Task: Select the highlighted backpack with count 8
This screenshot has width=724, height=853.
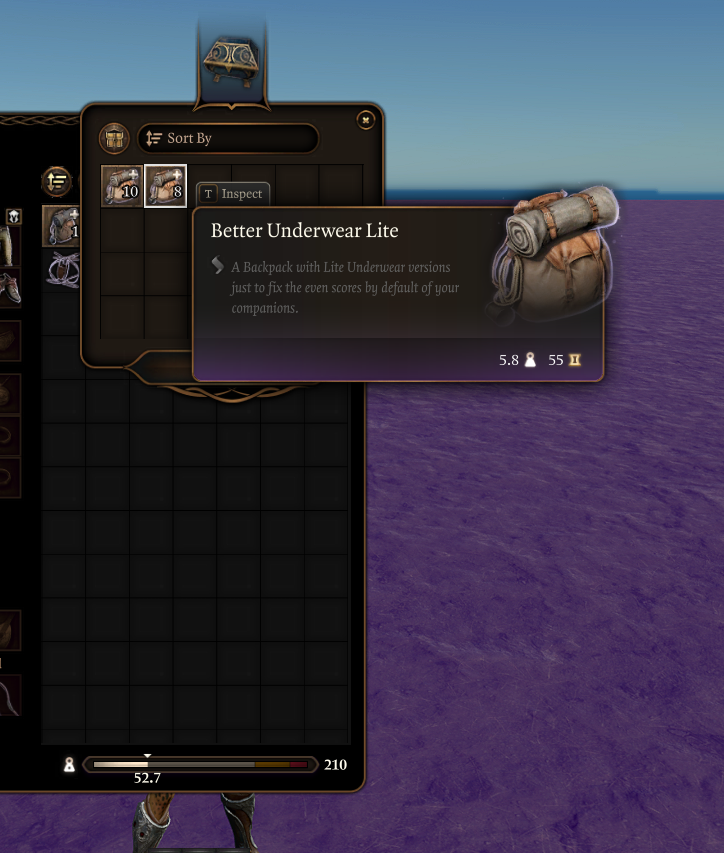Action: pyautogui.click(x=165, y=186)
